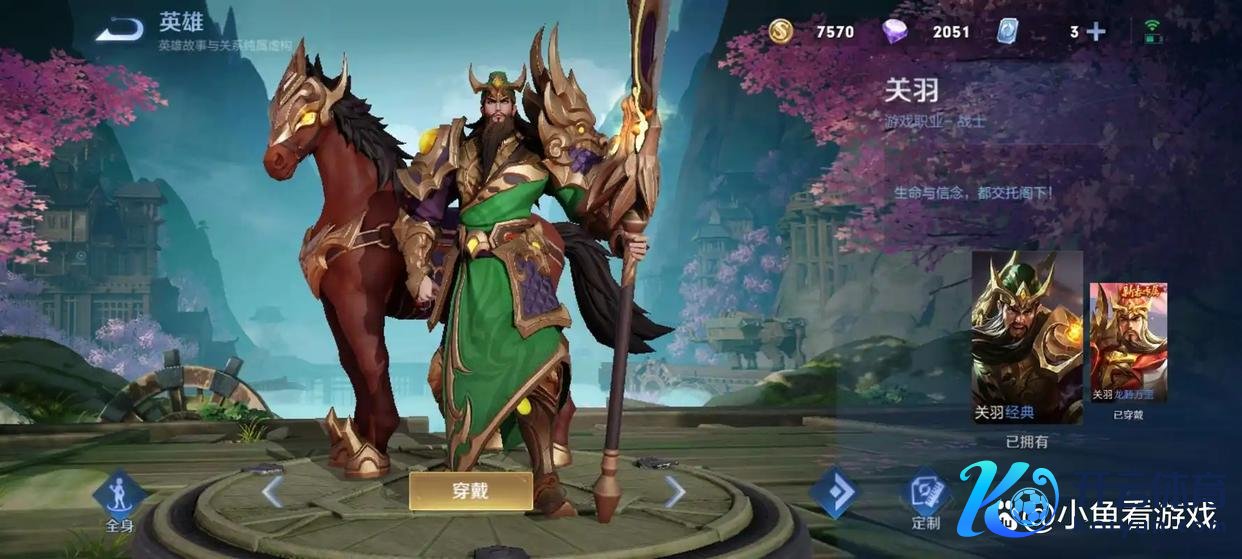Open the 全身 full-body view
The height and width of the screenshot is (559, 1242).
(120, 499)
